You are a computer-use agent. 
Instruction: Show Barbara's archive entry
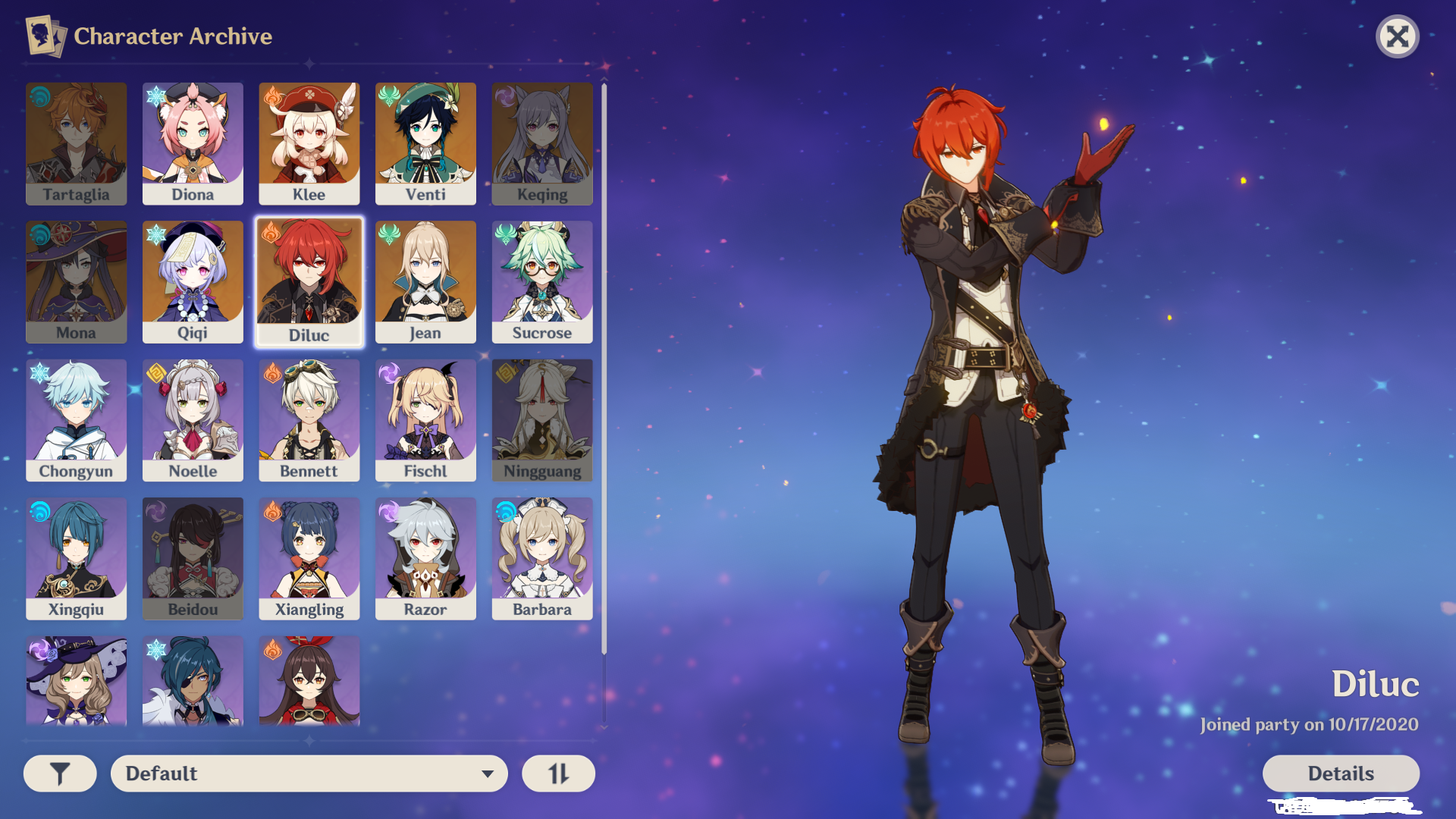(x=542, y=559)
